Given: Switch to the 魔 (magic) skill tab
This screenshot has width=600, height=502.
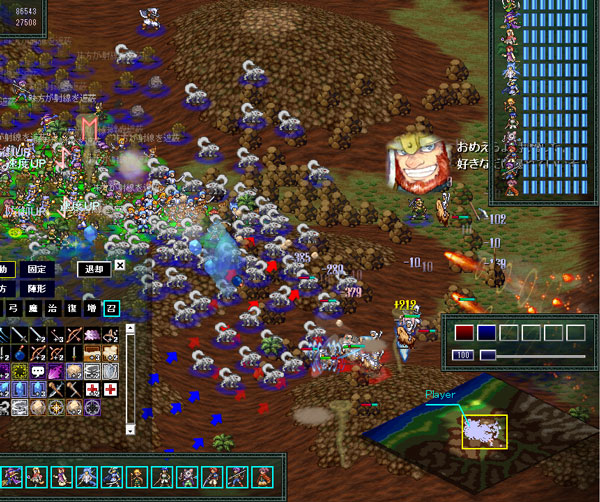Looking at the screenshot, I should coord(33,308).
